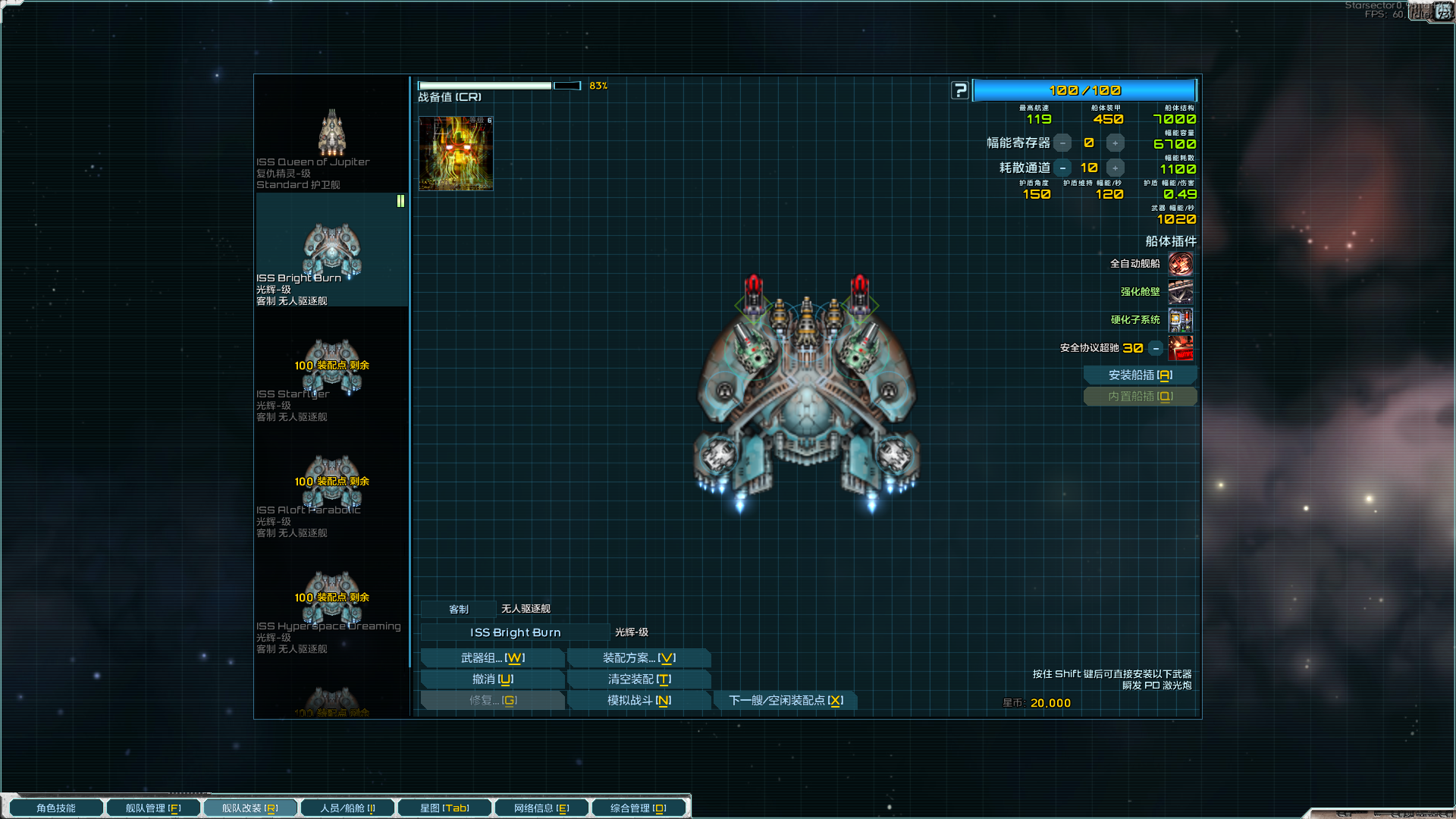The image size is (1456, 819).
Task: Click the ship captain portrait
Action: click(456, 153)
